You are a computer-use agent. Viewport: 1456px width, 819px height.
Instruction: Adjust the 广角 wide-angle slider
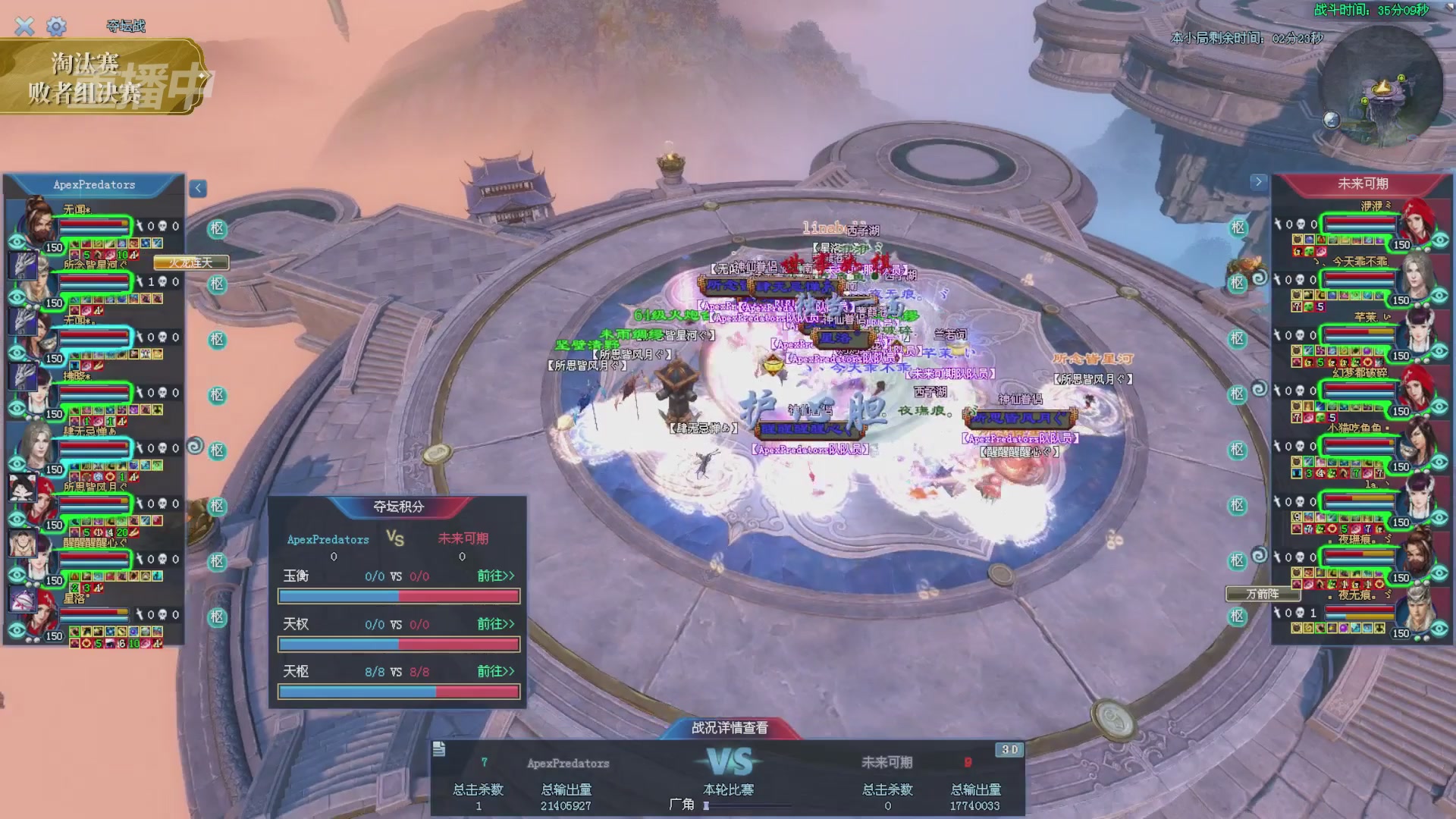707,805
